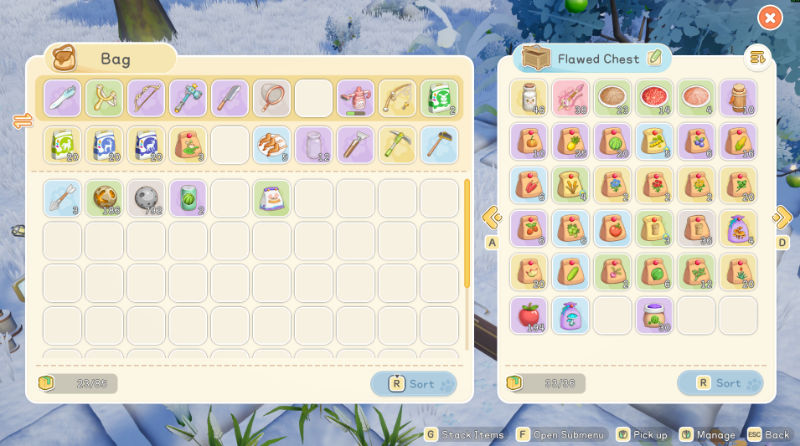Image resolution: width=800 pixels, height=446 pixels.
Task: Select the pickaxe in the bag
Action: (397, 144)
